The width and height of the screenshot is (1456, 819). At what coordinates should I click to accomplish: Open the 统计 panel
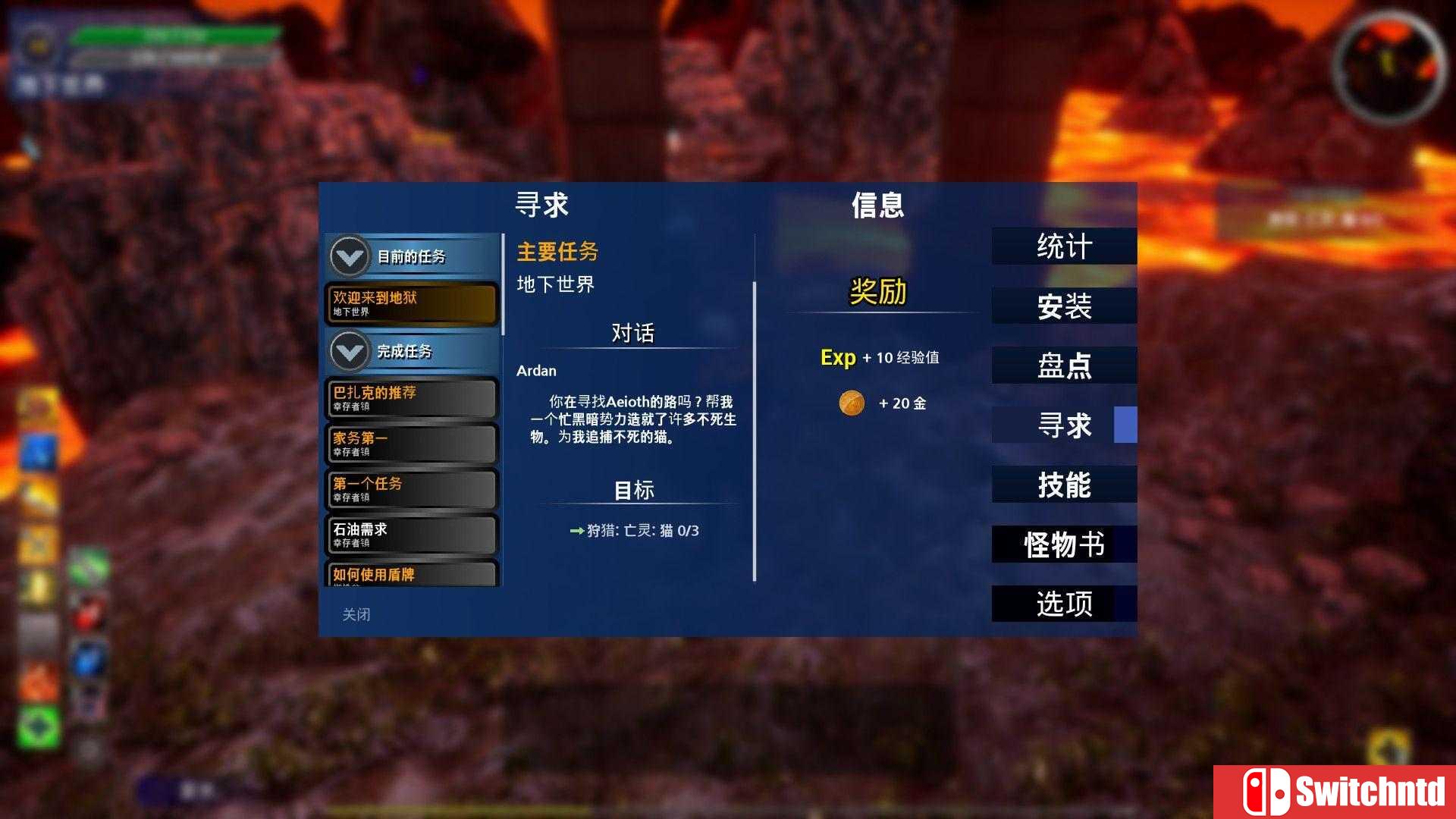click(x=1064, y=246)
